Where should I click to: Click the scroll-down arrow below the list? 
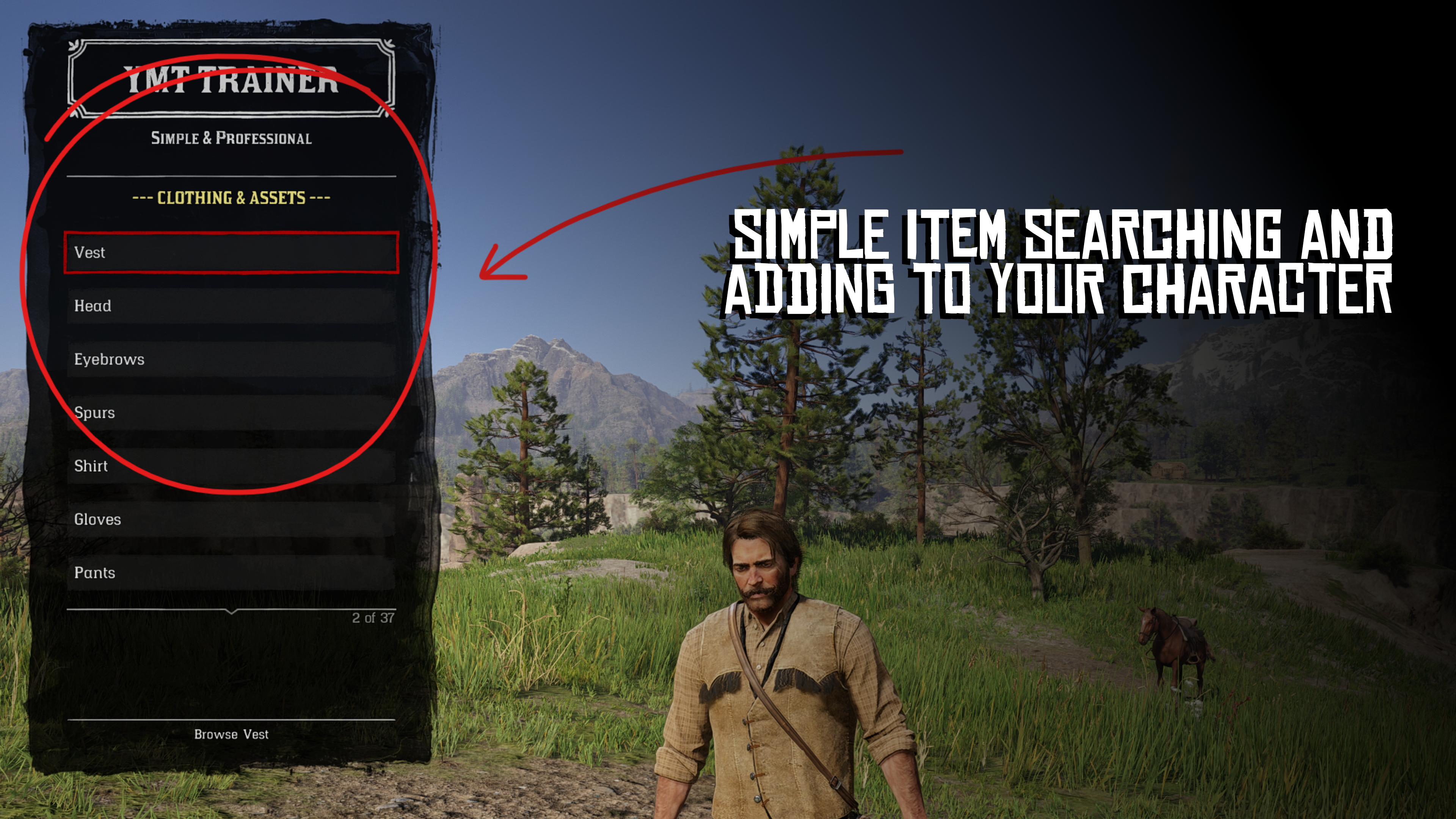point(231,612)
